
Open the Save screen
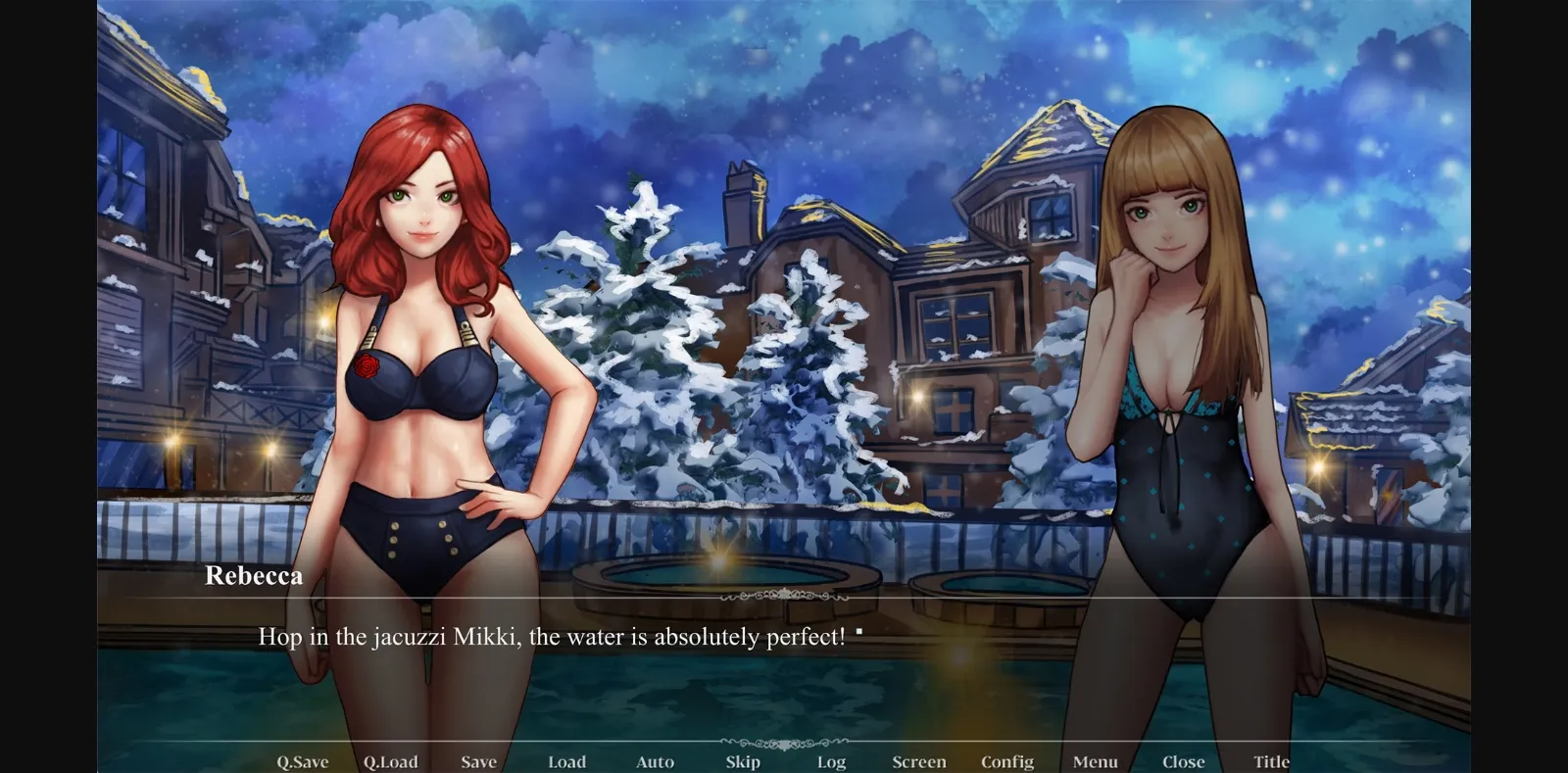pyautogui.click(x=478, y=761)
